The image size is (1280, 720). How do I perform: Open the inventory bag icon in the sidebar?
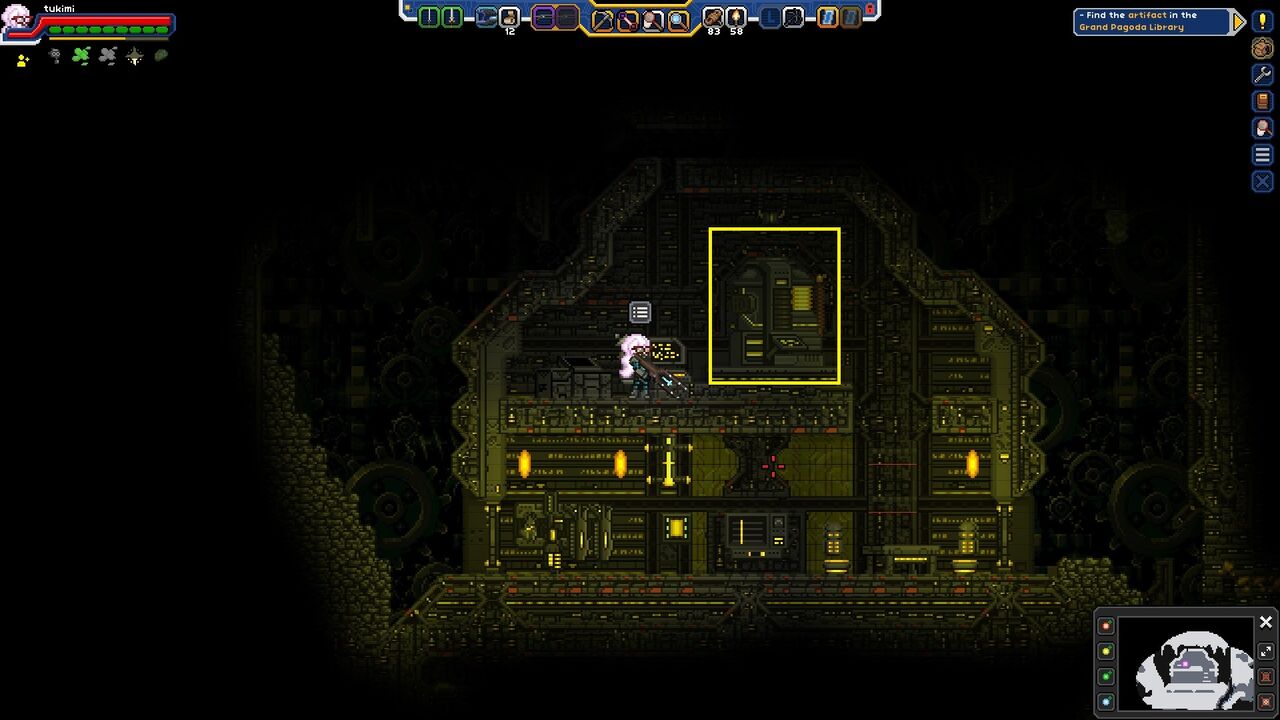click(x=1262, y=49)
